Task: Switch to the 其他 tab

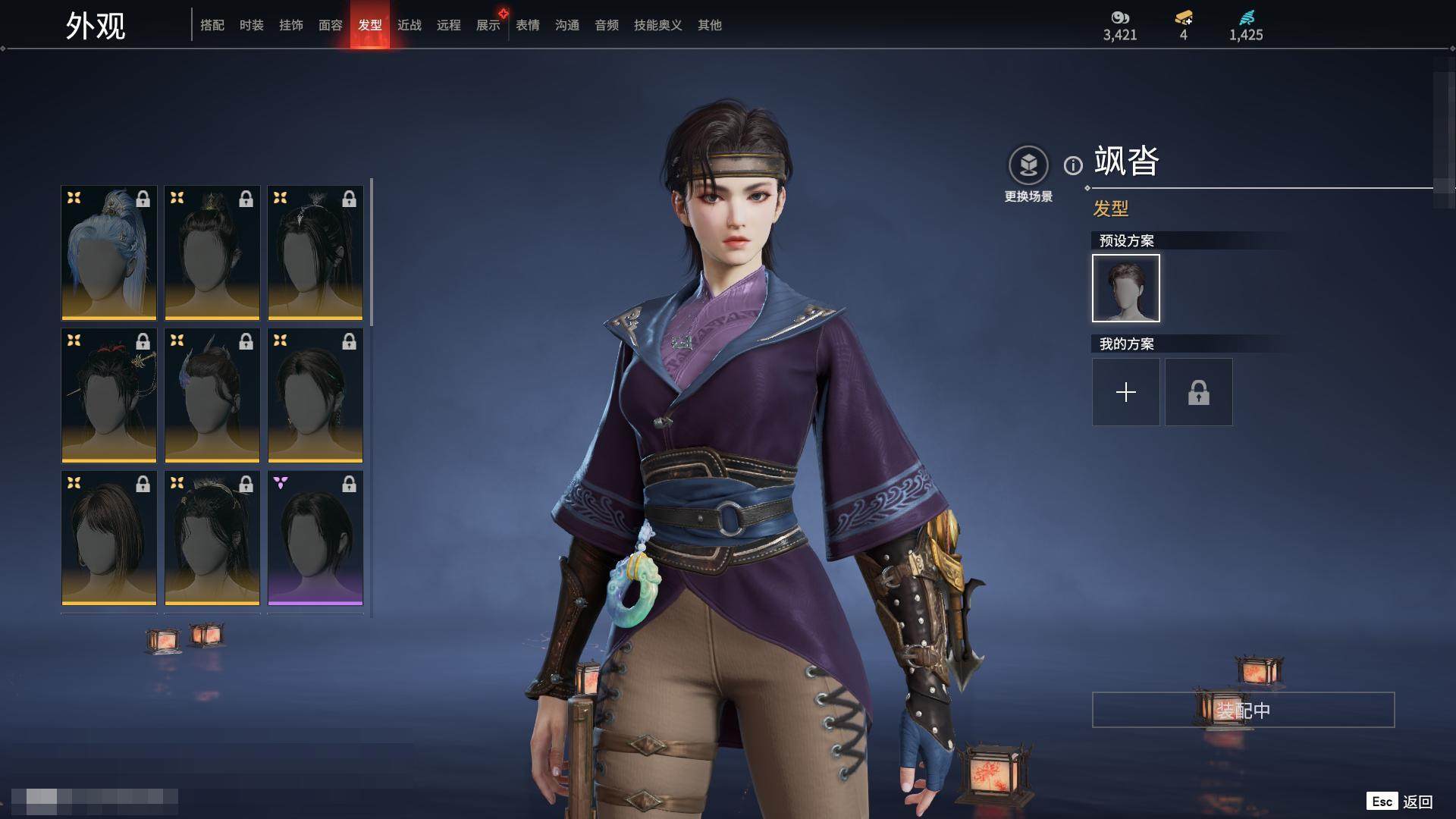Action: 710,25
